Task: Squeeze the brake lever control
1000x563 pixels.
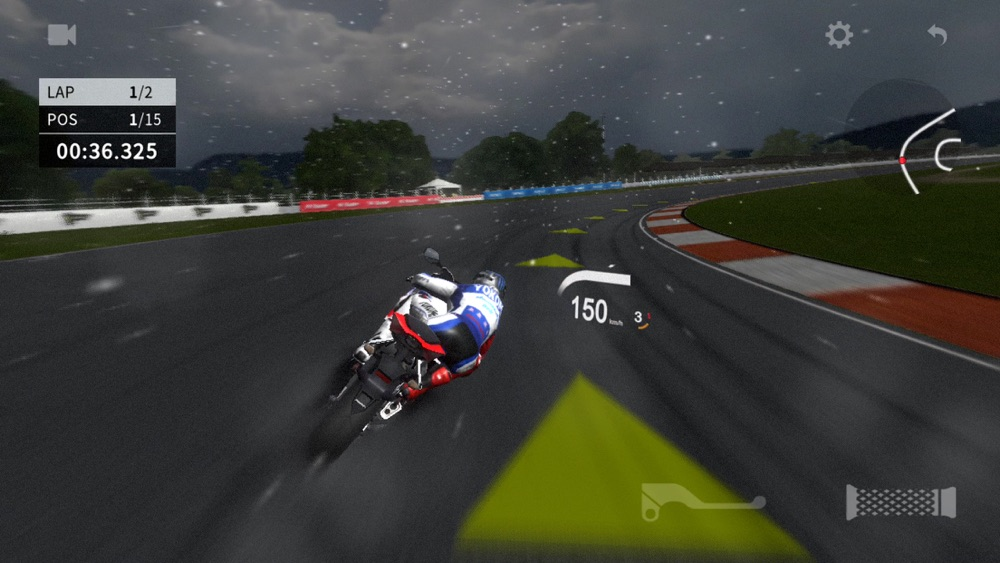Action: coord(702,501)
